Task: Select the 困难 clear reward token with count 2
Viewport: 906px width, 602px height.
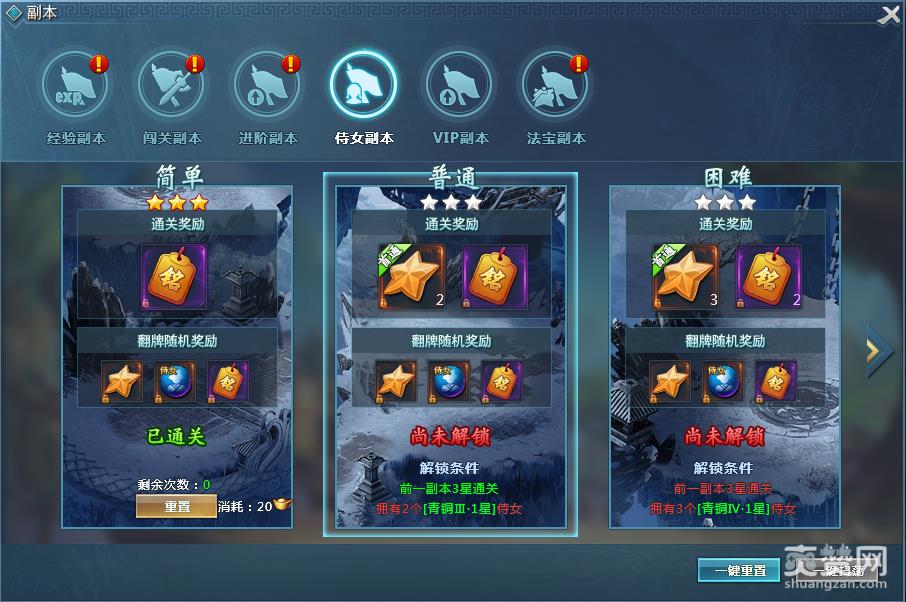Action: click(x=769, y=275)
